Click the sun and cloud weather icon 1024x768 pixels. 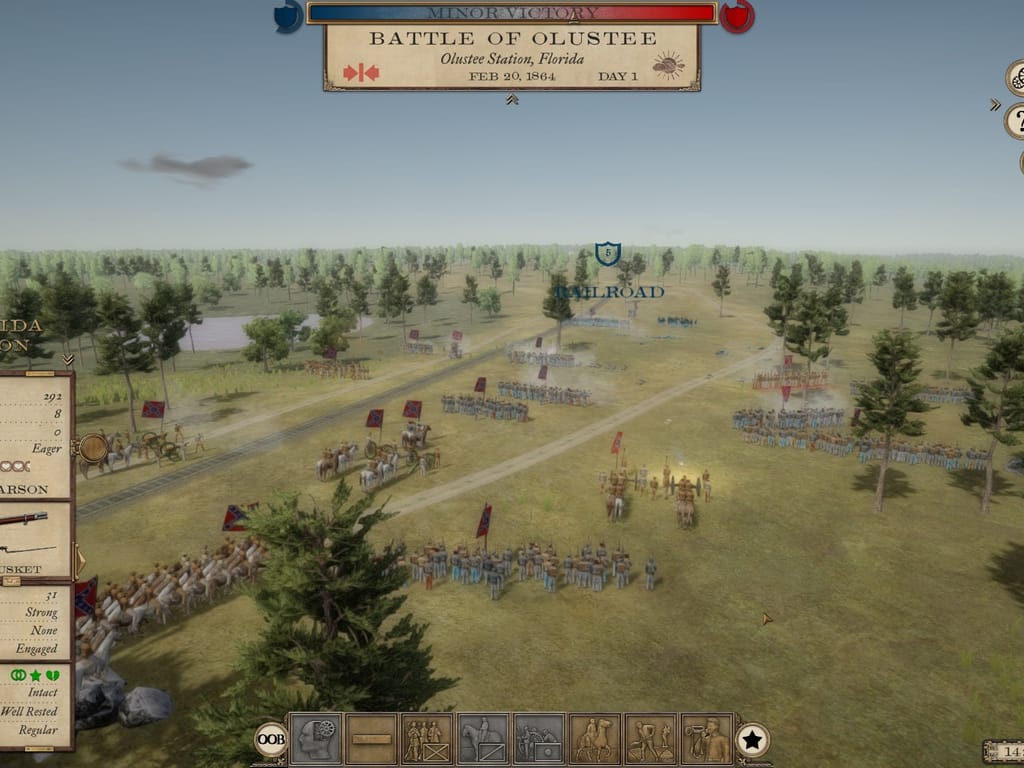pyautogui.click(x=668, y=67)
